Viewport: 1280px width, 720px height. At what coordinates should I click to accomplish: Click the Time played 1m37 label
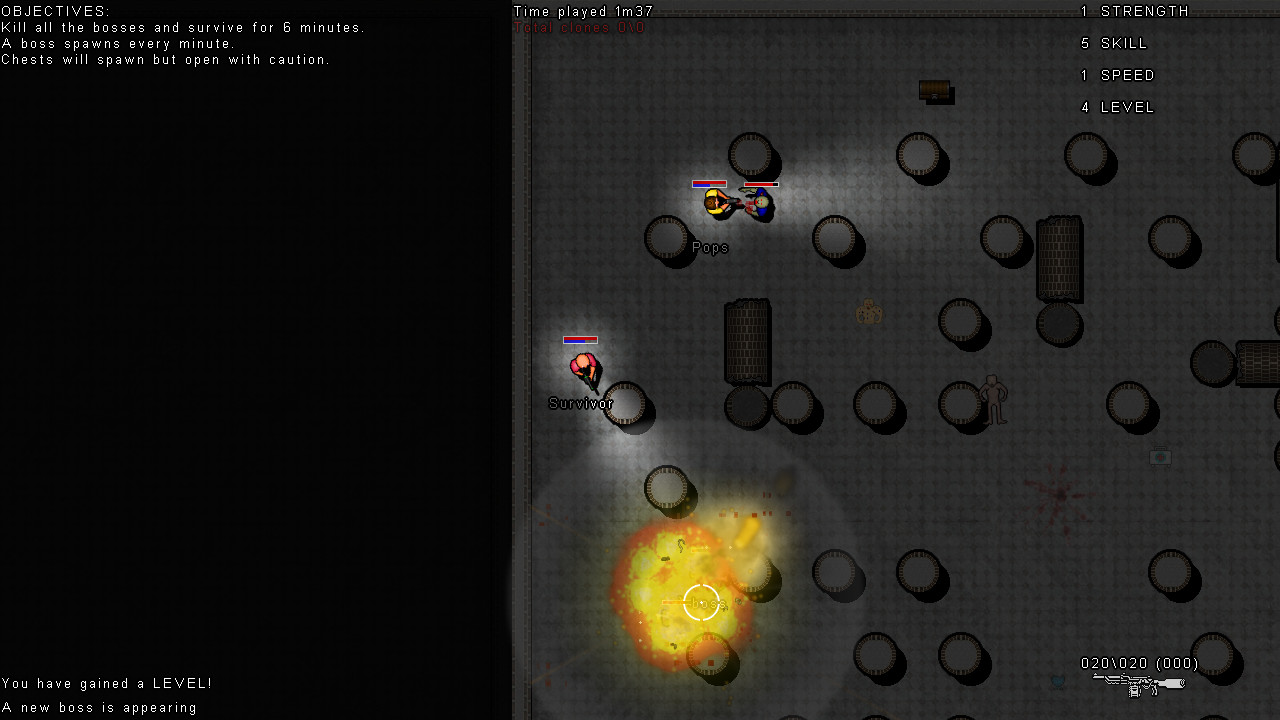582,11
